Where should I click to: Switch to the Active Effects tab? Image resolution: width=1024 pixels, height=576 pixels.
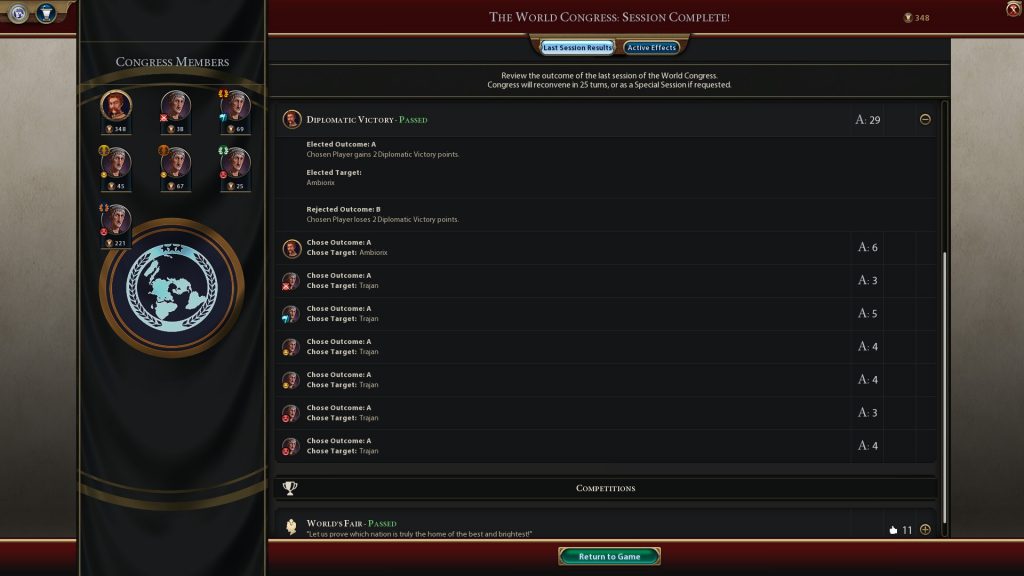pyautogui.click(x=651, y=47)
